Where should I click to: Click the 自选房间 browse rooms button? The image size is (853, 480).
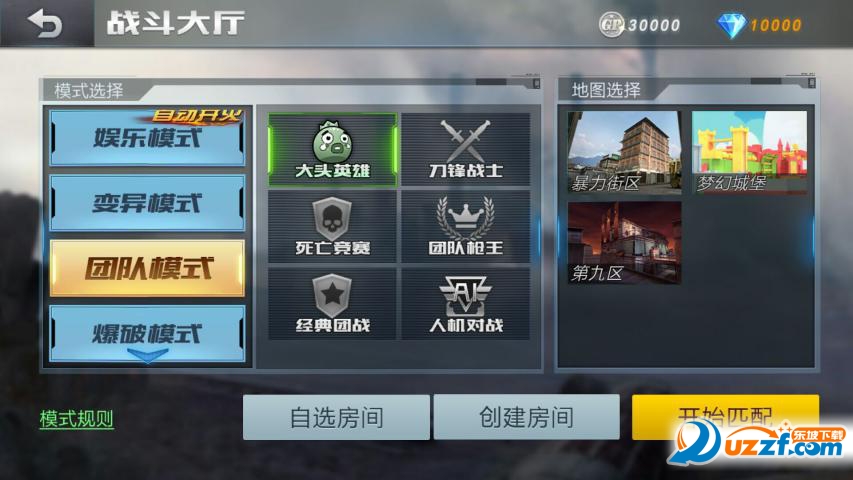coord(336,417)
